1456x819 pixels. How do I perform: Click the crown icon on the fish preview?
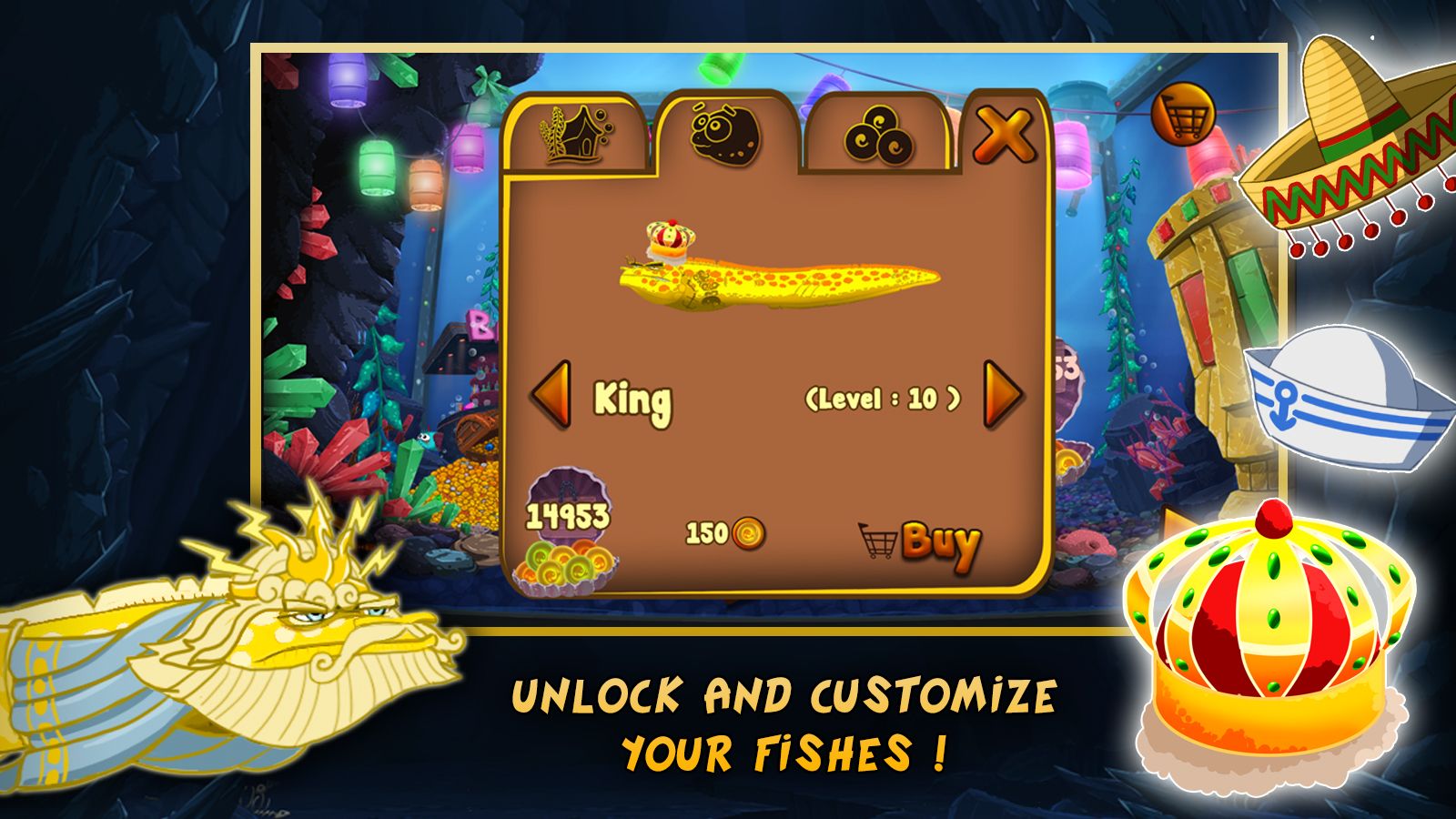(667, 238)
